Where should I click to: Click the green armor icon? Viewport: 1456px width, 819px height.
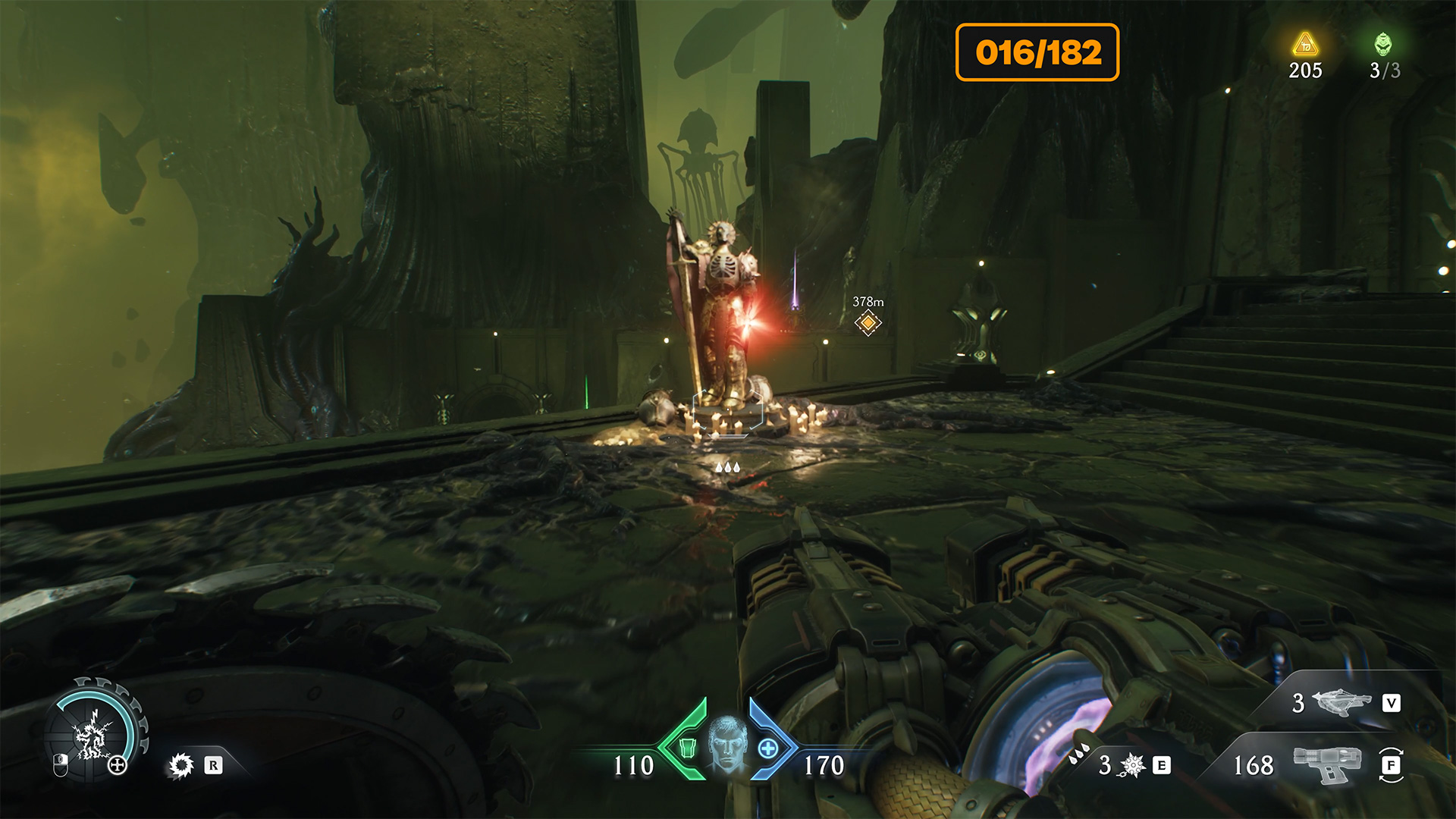[687, 748]
